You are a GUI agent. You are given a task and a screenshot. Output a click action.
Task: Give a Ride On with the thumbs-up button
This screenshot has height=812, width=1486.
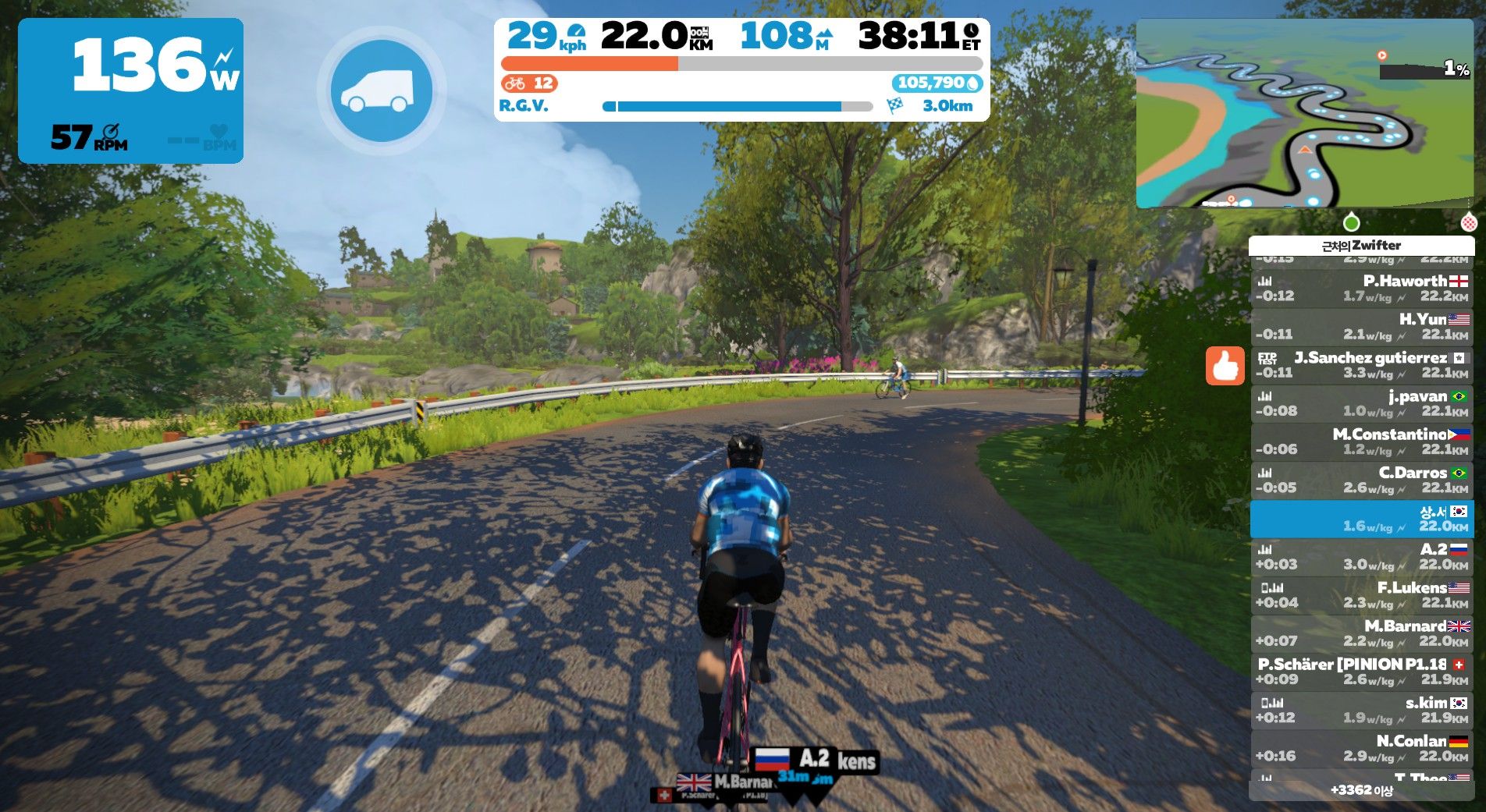(x=1225, y=366)
